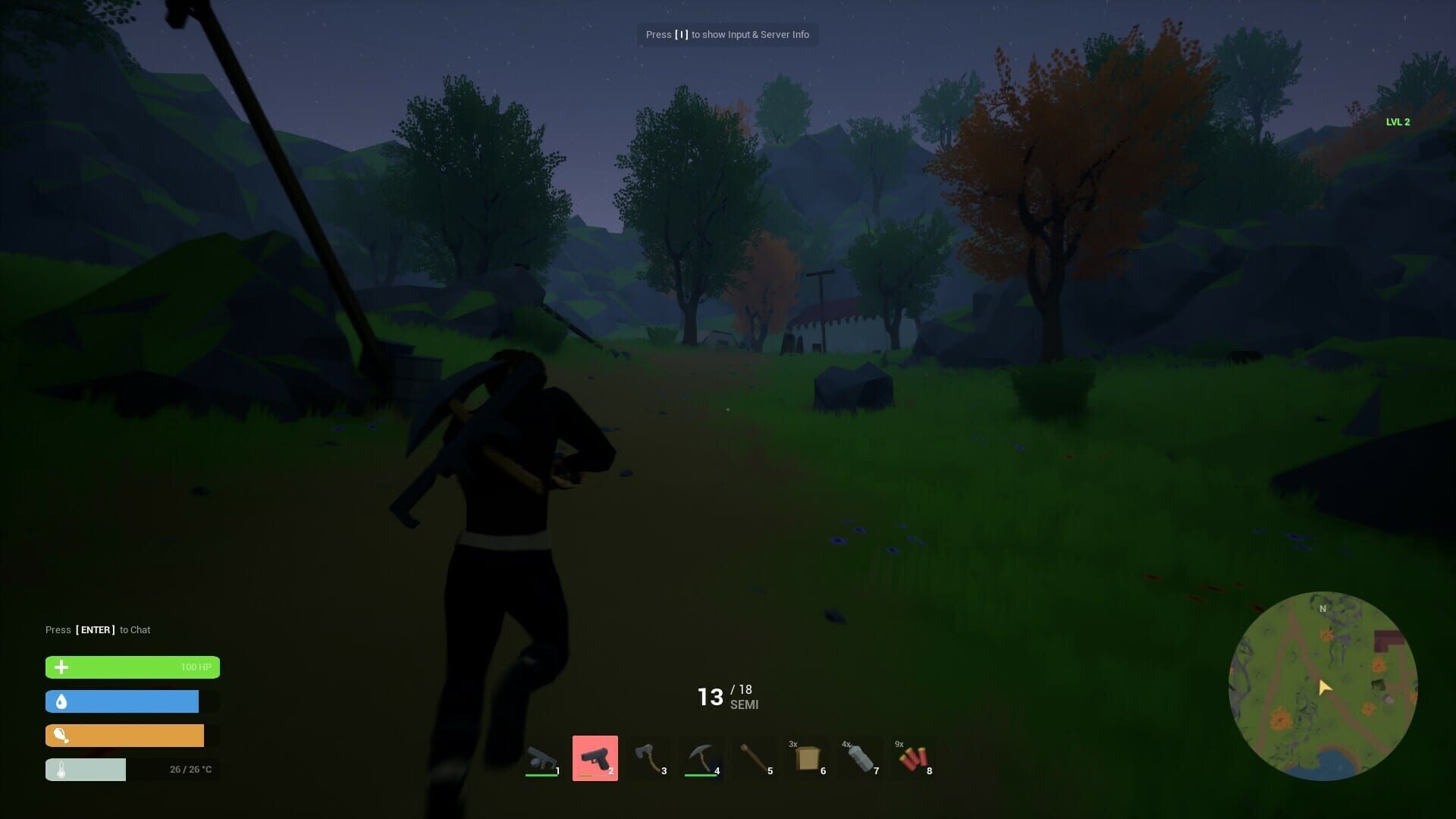Click the chicken leg hunger icon
Viewport: 1456px width, 819px height.
(x=61, y=736)
